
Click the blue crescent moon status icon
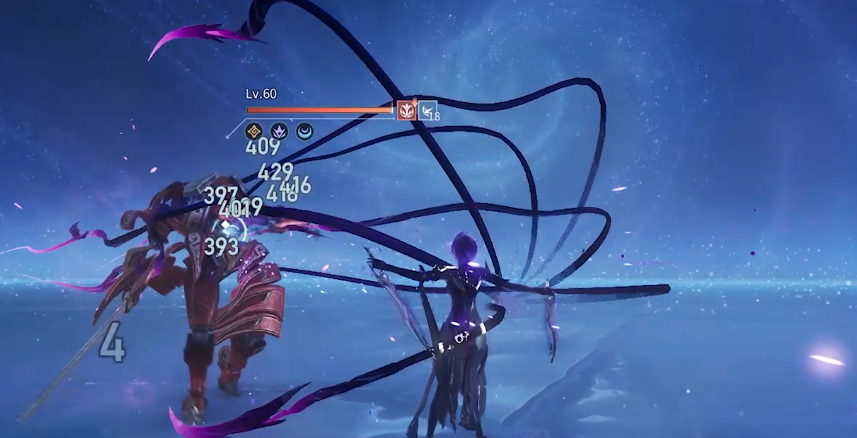click(303, 130)
